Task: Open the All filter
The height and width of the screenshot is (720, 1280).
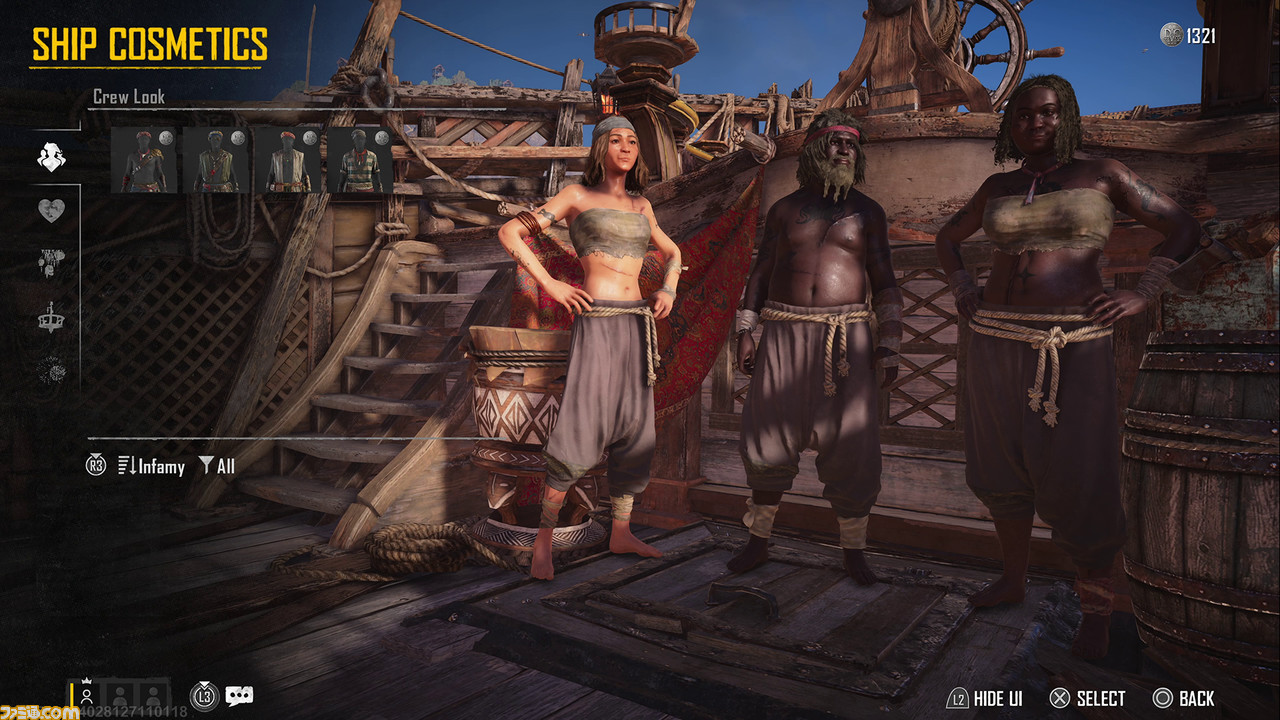Action: (217, 466)
